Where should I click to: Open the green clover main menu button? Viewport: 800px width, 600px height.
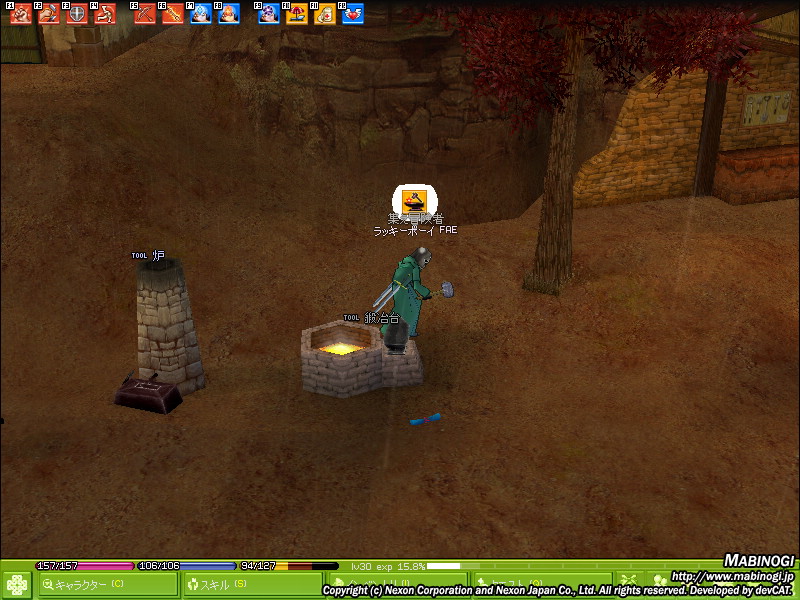17,584
